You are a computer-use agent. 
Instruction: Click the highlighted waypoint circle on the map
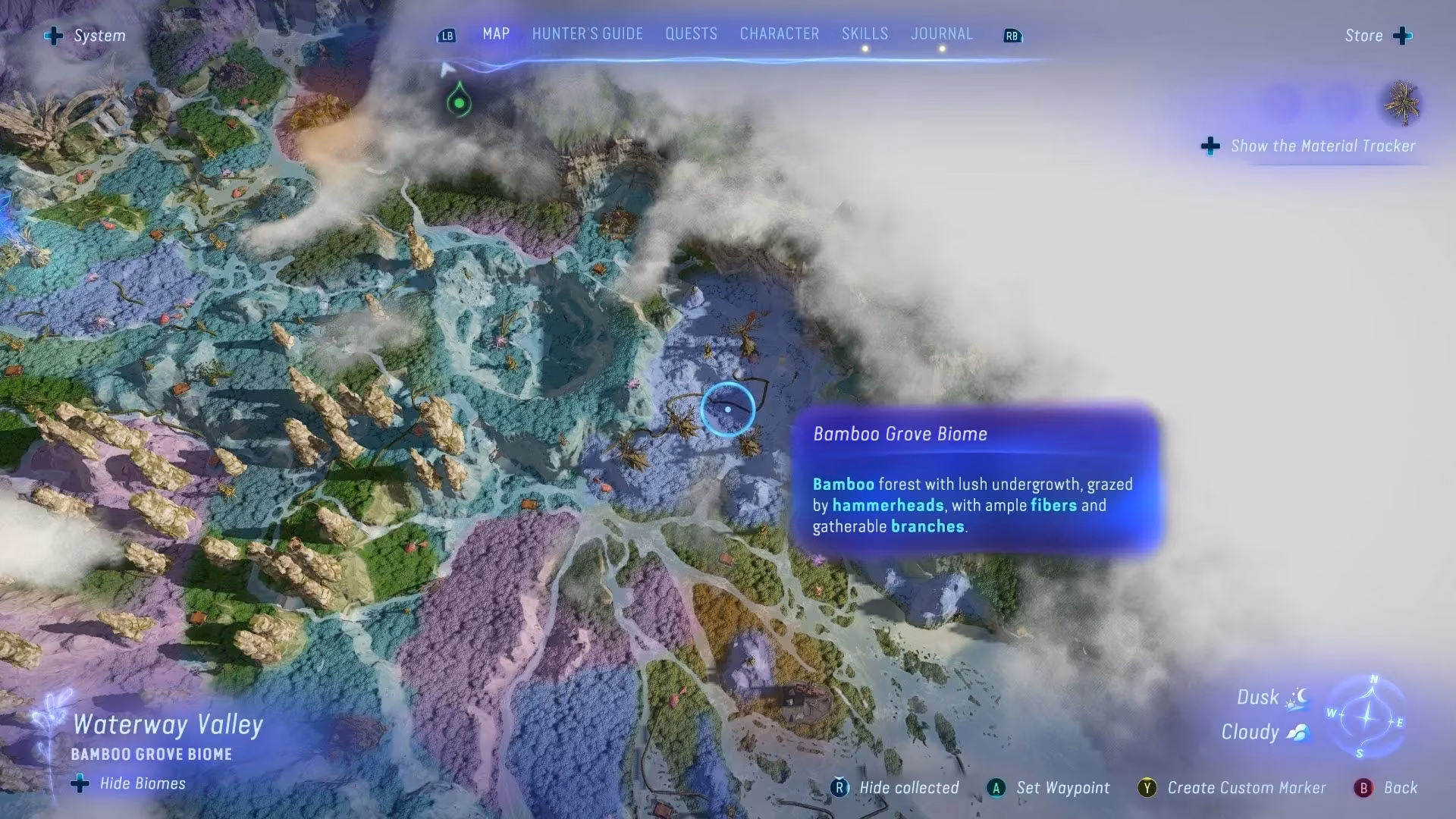click(x=729, y=409)
